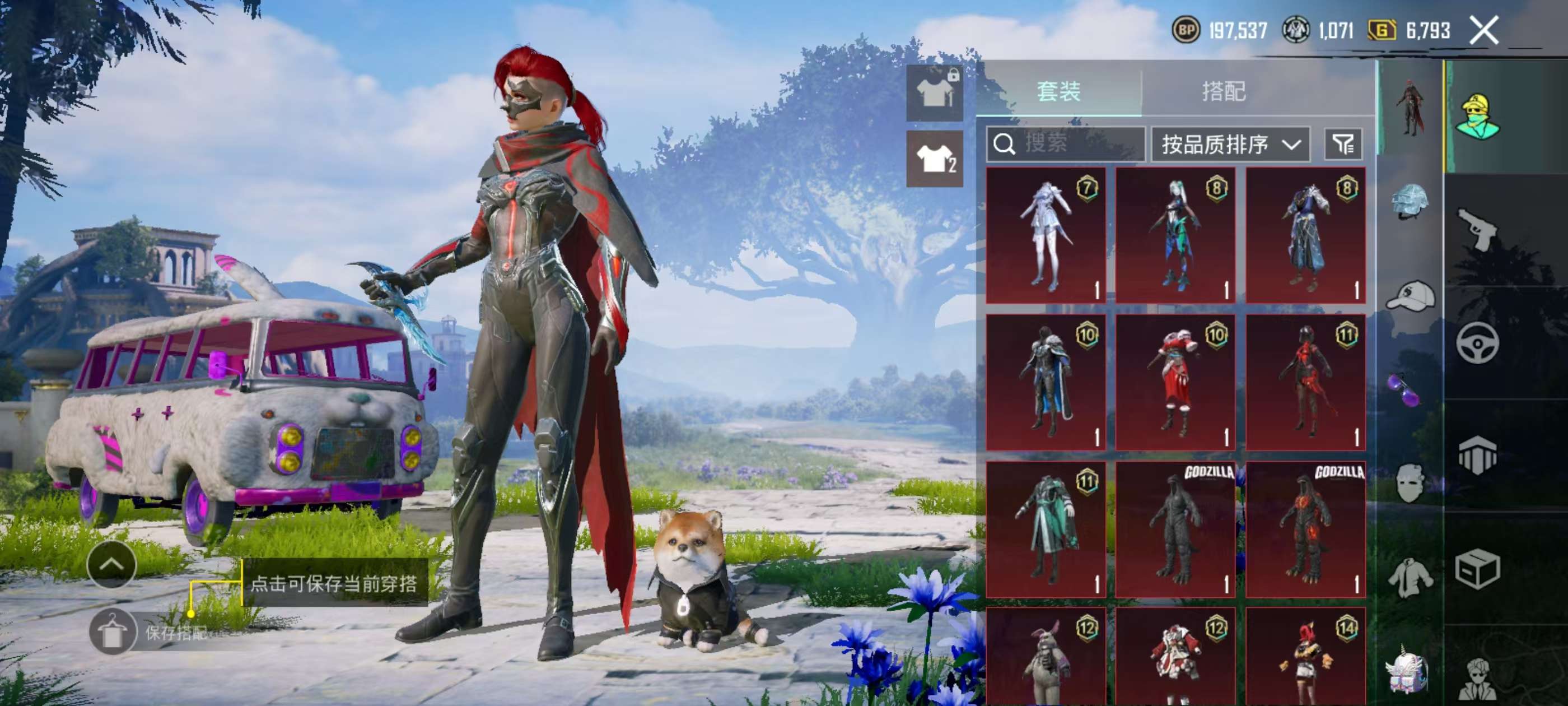Select the helmet category icon

click(x=1410, y=200)
